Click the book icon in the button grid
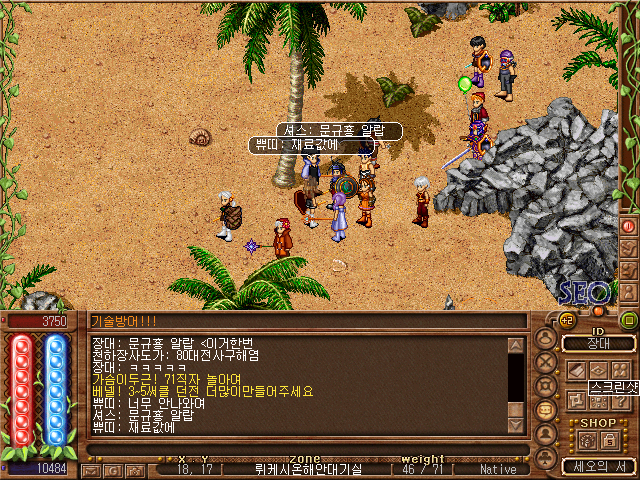This screenshot has height=480, width=640. point(576,370)
